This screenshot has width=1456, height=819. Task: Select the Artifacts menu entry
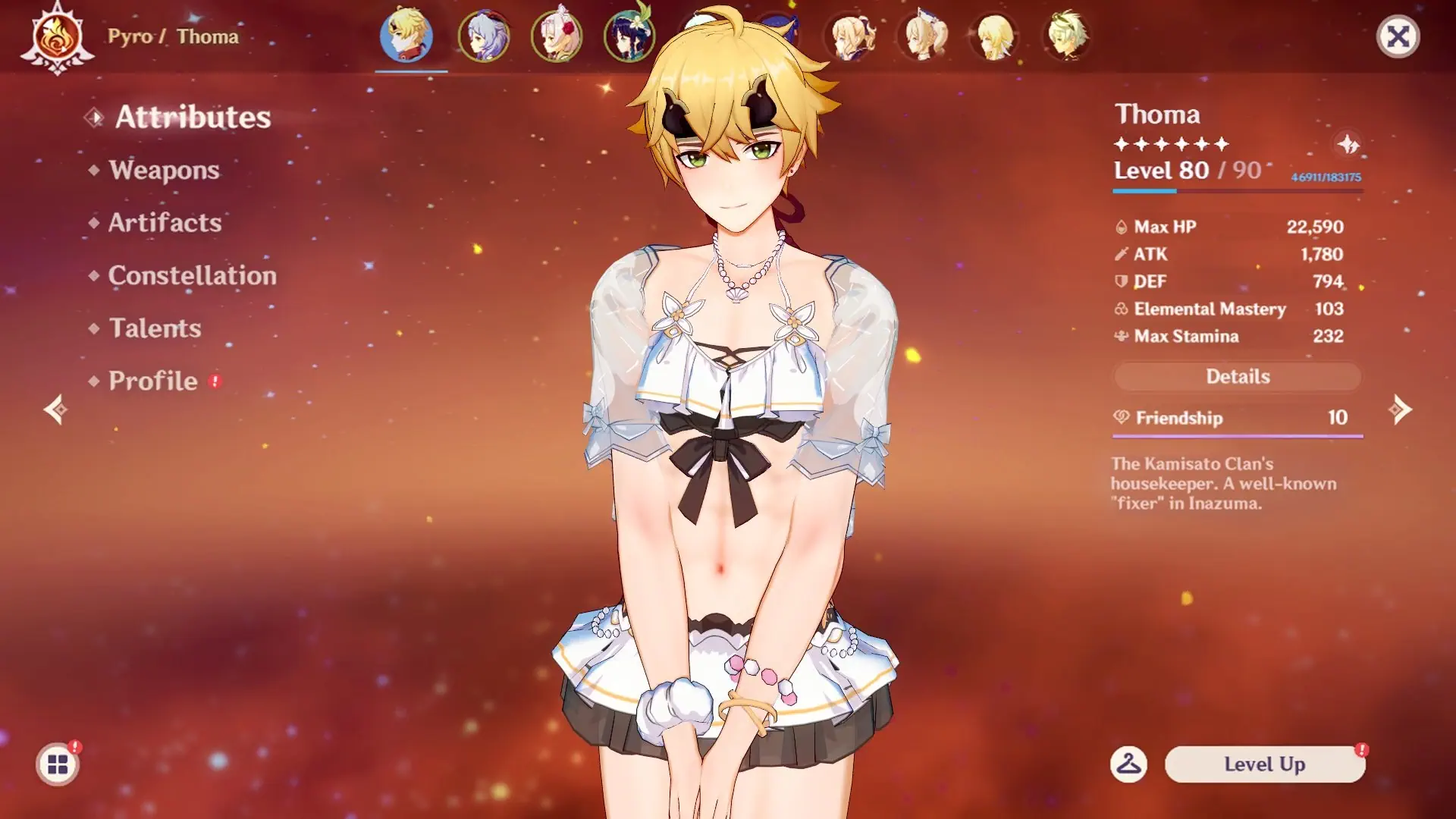(x=165, y=223)
